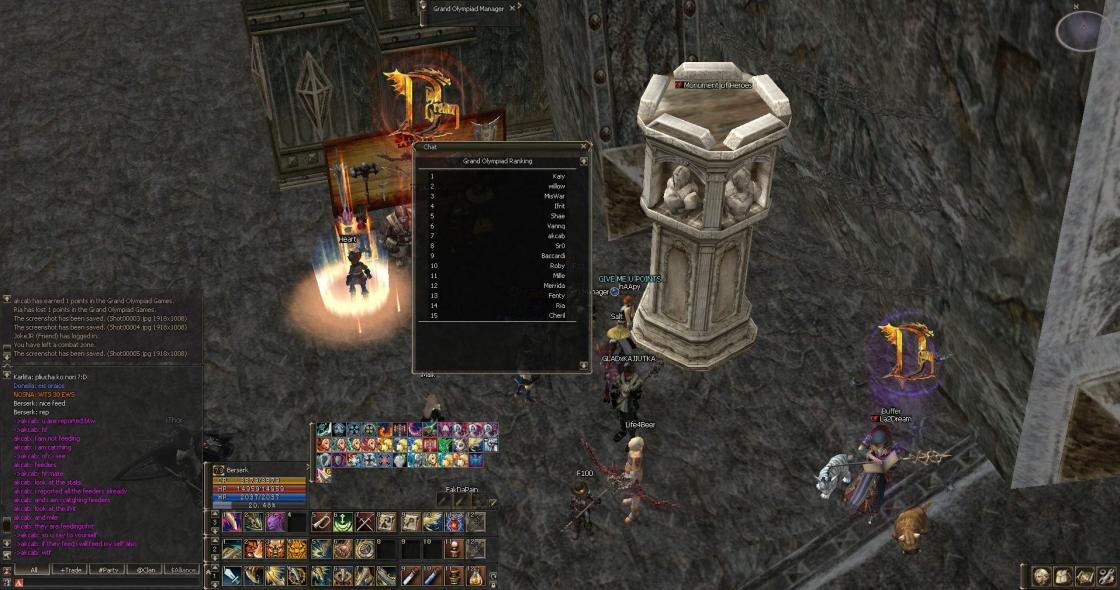
Task: Open the system menu wrench icon
Action: coord(1106,576)
